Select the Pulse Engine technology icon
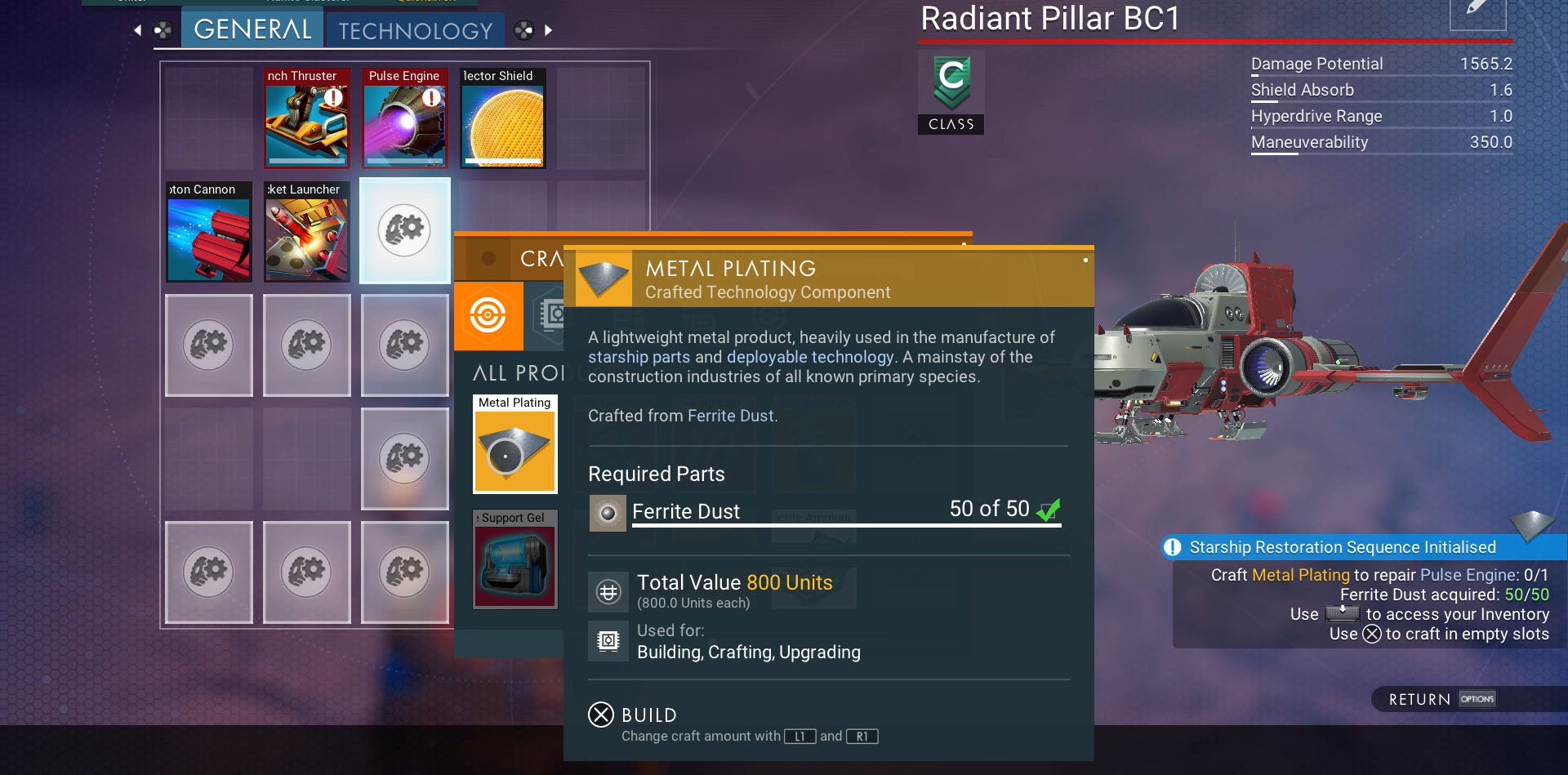 [x=404, y=119]
